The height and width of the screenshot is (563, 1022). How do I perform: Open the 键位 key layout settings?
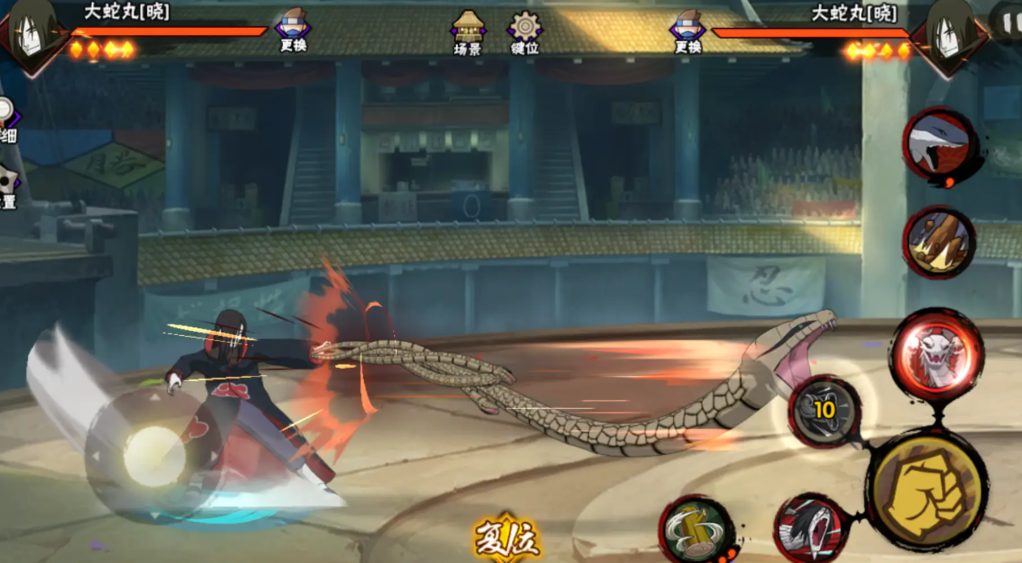click(525, 32)
